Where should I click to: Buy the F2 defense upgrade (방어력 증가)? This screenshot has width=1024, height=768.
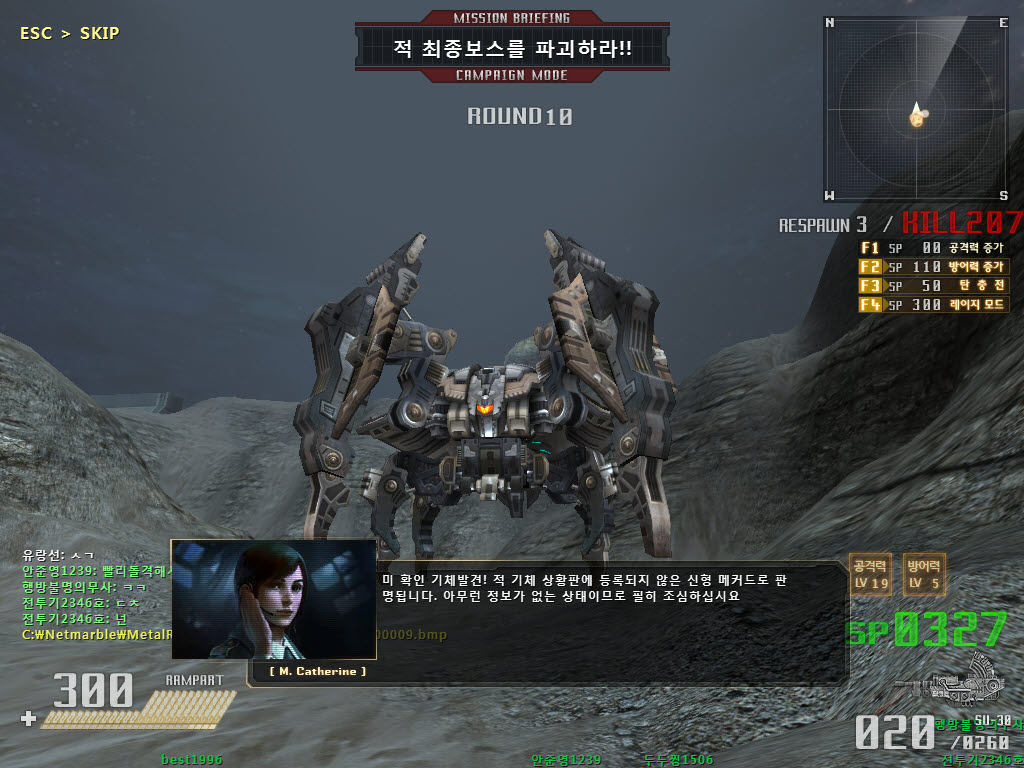click(931, 267)
